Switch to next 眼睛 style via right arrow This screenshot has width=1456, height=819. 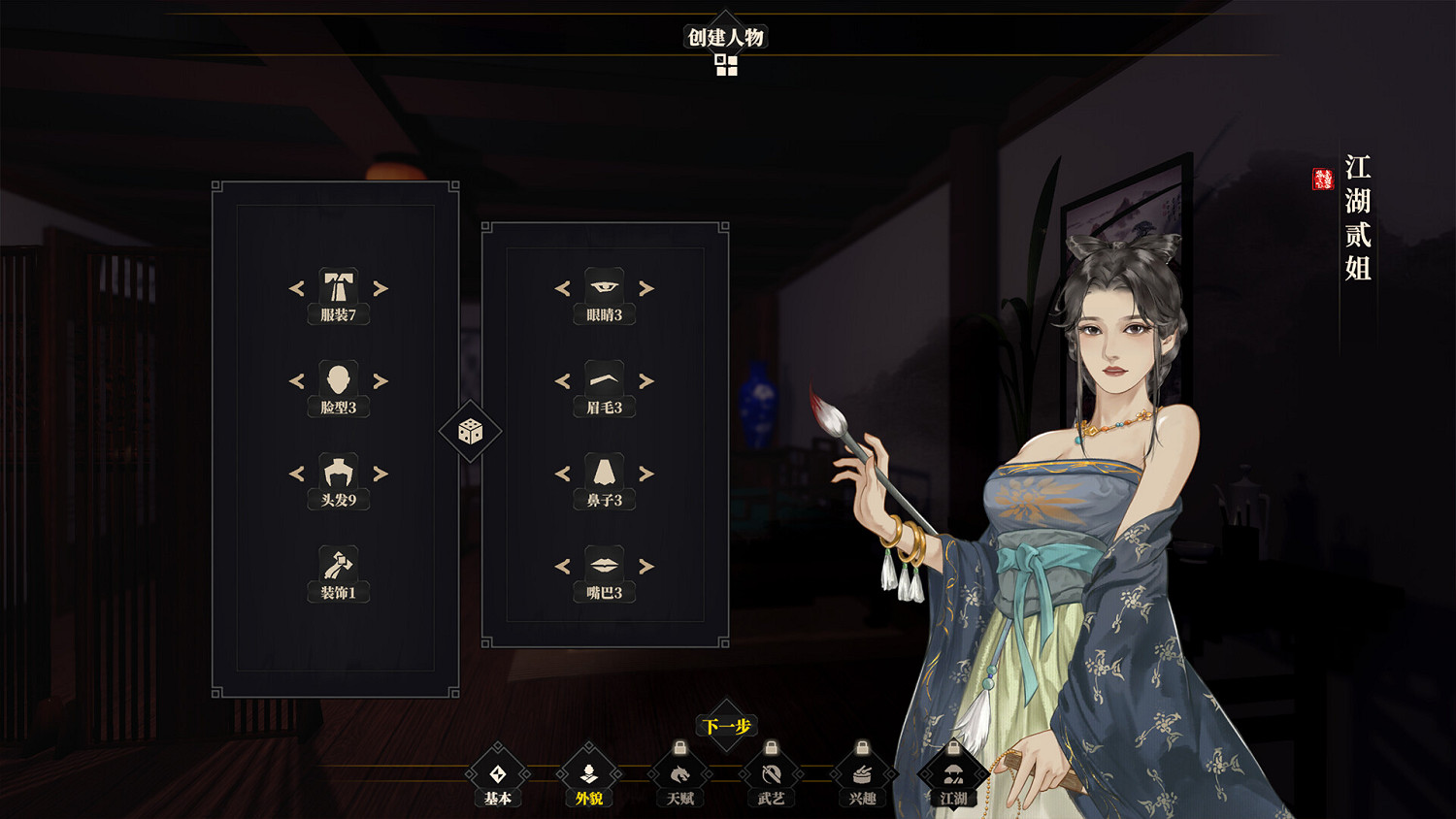(647, 288)
